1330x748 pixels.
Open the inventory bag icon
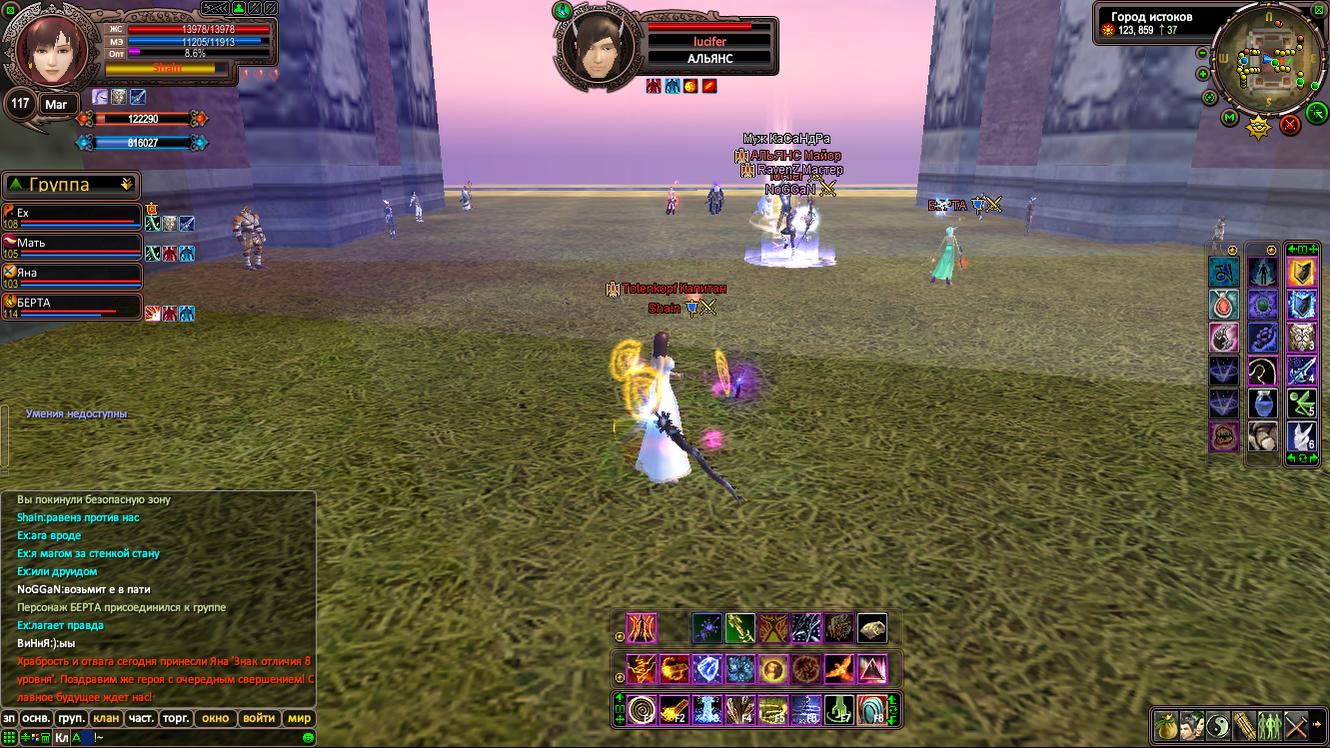coord(1165,725)
